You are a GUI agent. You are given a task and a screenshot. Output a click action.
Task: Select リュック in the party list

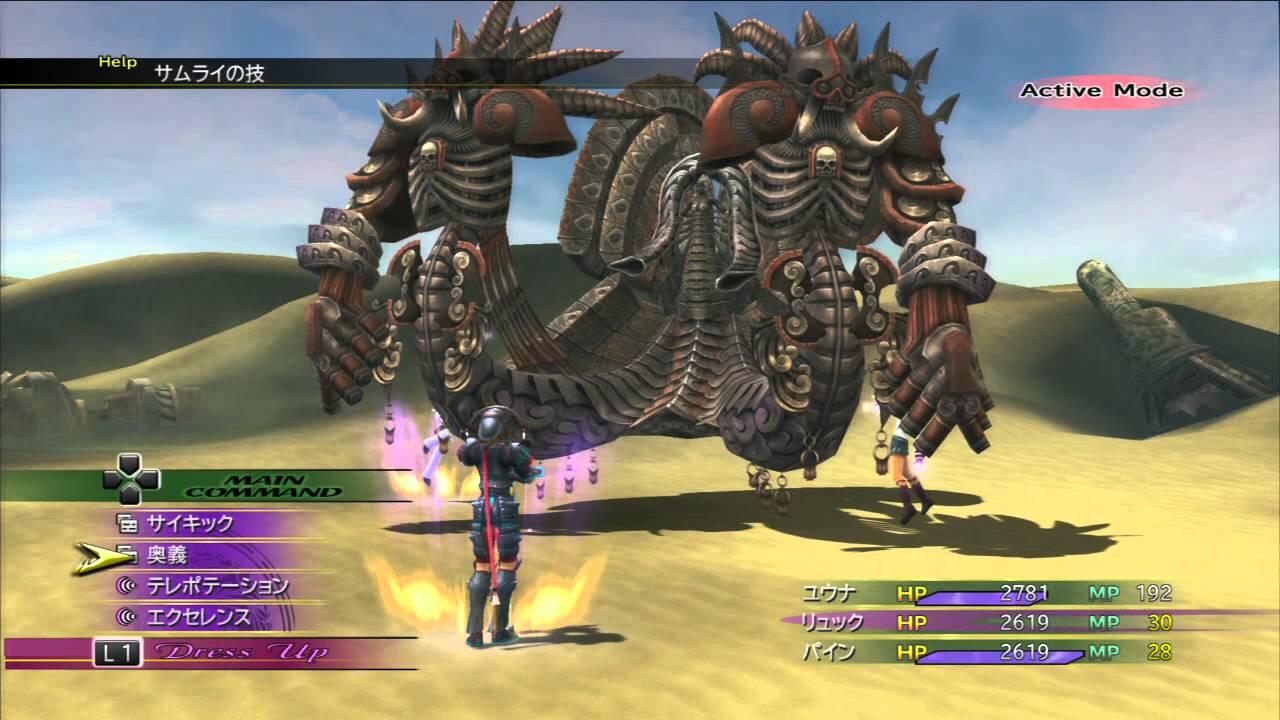point(834,622)
